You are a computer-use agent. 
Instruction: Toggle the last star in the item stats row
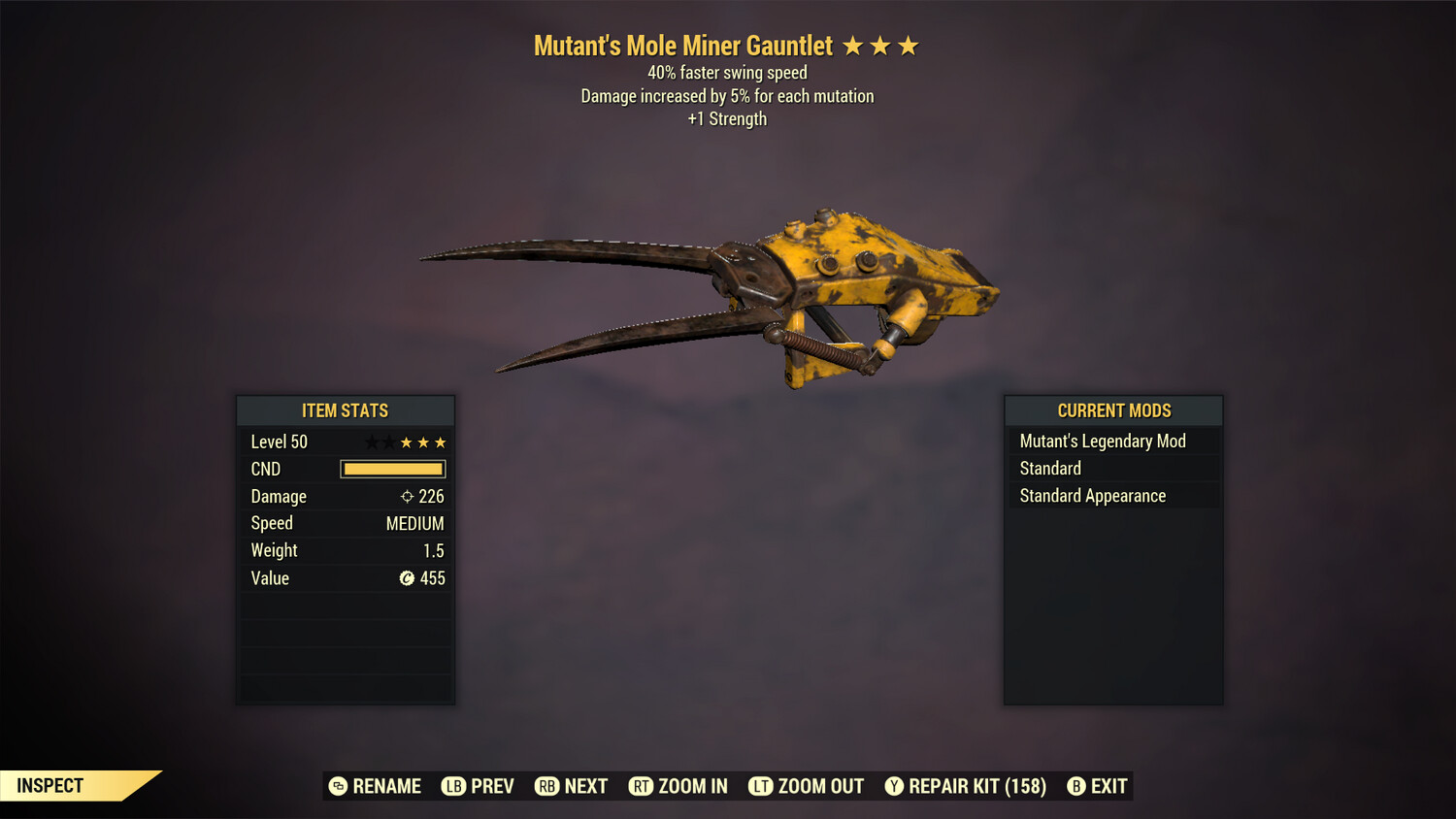tap(440, 442)
